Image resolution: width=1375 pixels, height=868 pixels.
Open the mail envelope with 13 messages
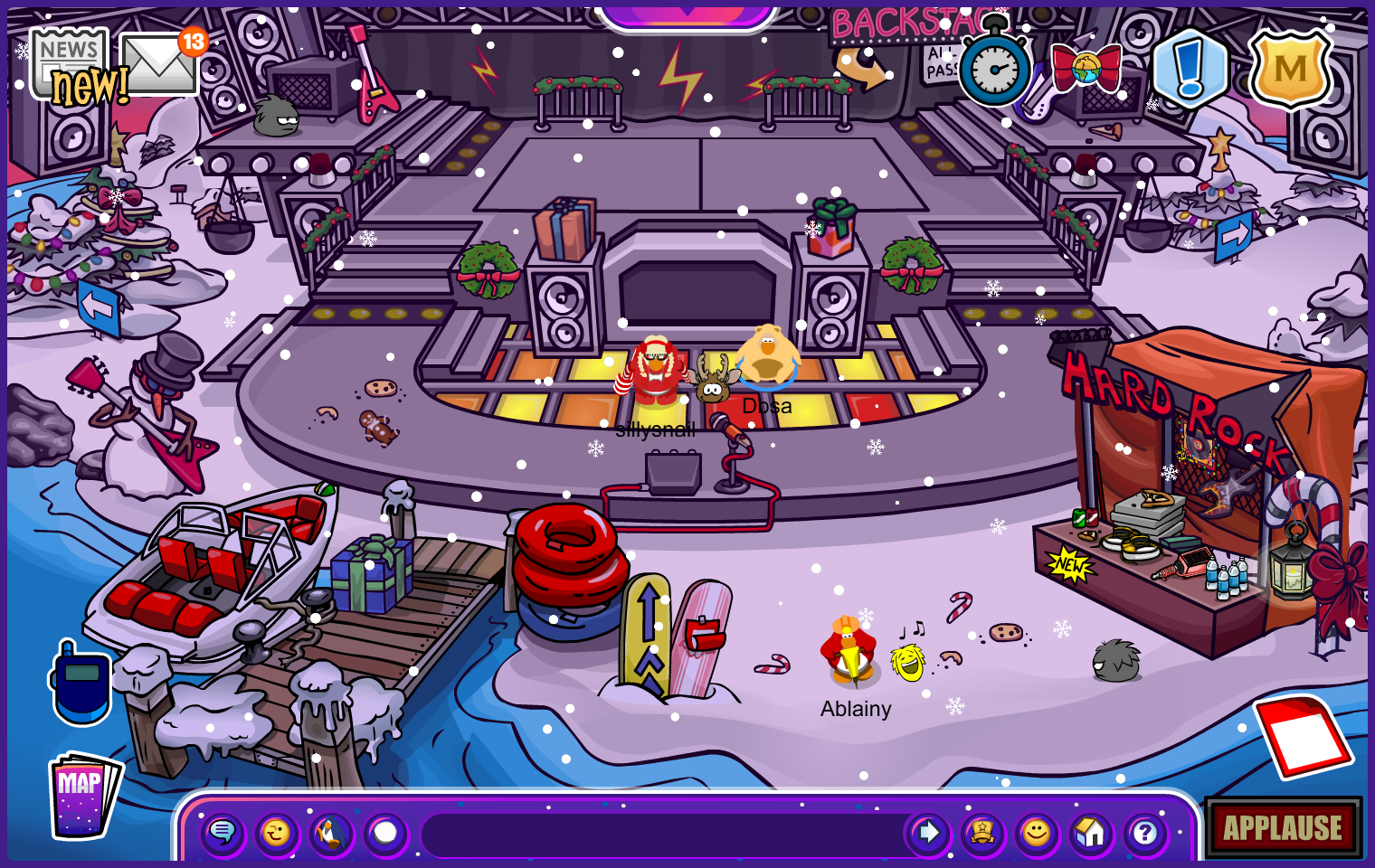pos(159,63)
